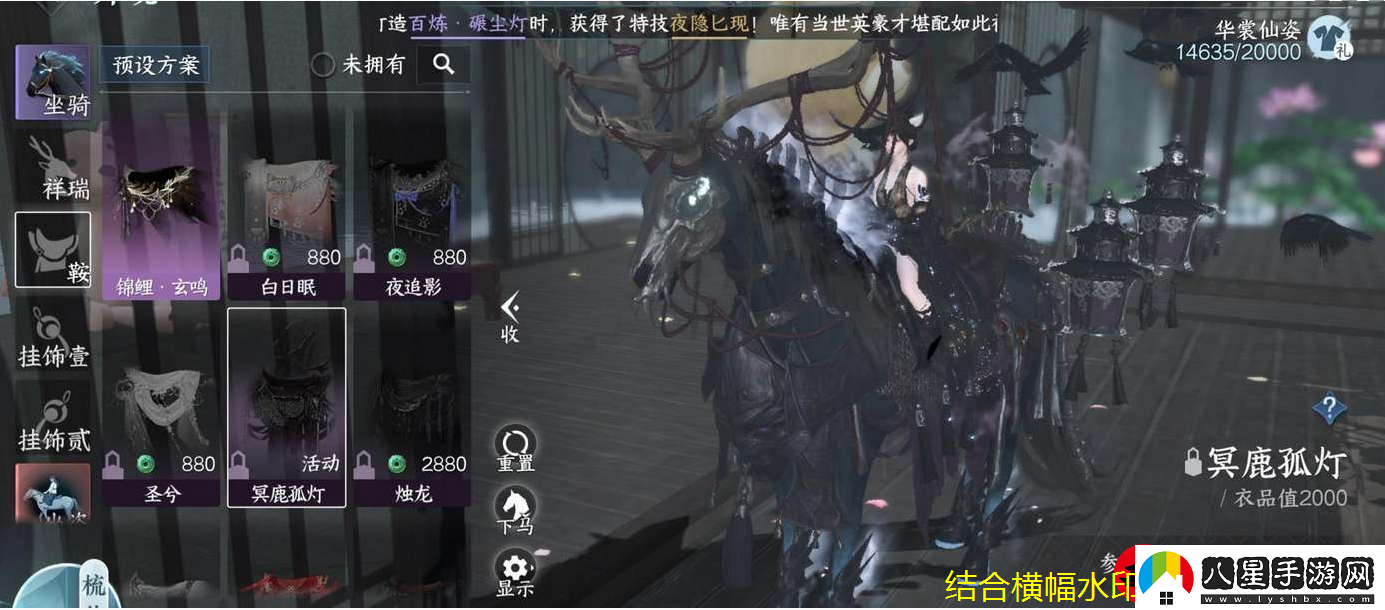Open the 祥瑞 category tab
Screen dimensions: 1385x610
point(53,166)
